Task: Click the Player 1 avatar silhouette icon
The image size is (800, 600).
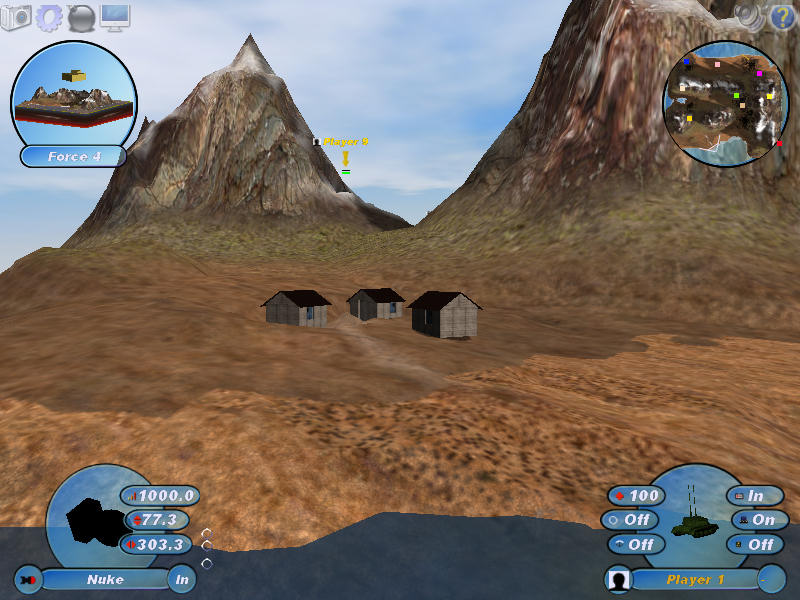Action: (620, 579)
